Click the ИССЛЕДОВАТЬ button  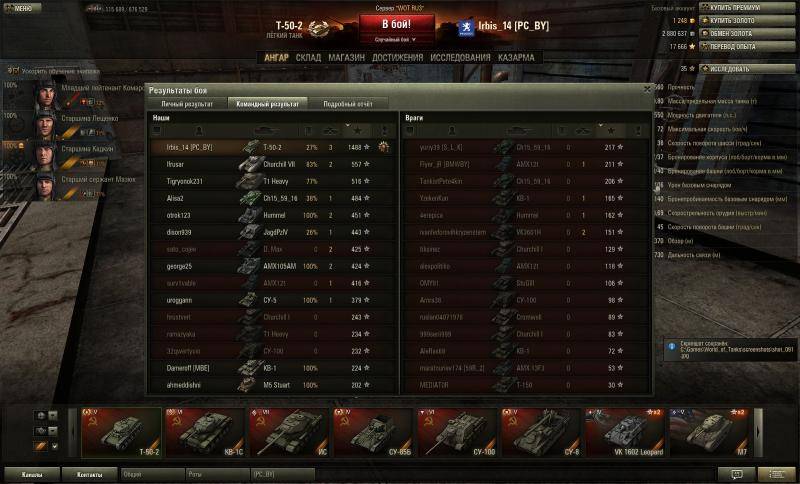tap(735, 69)
